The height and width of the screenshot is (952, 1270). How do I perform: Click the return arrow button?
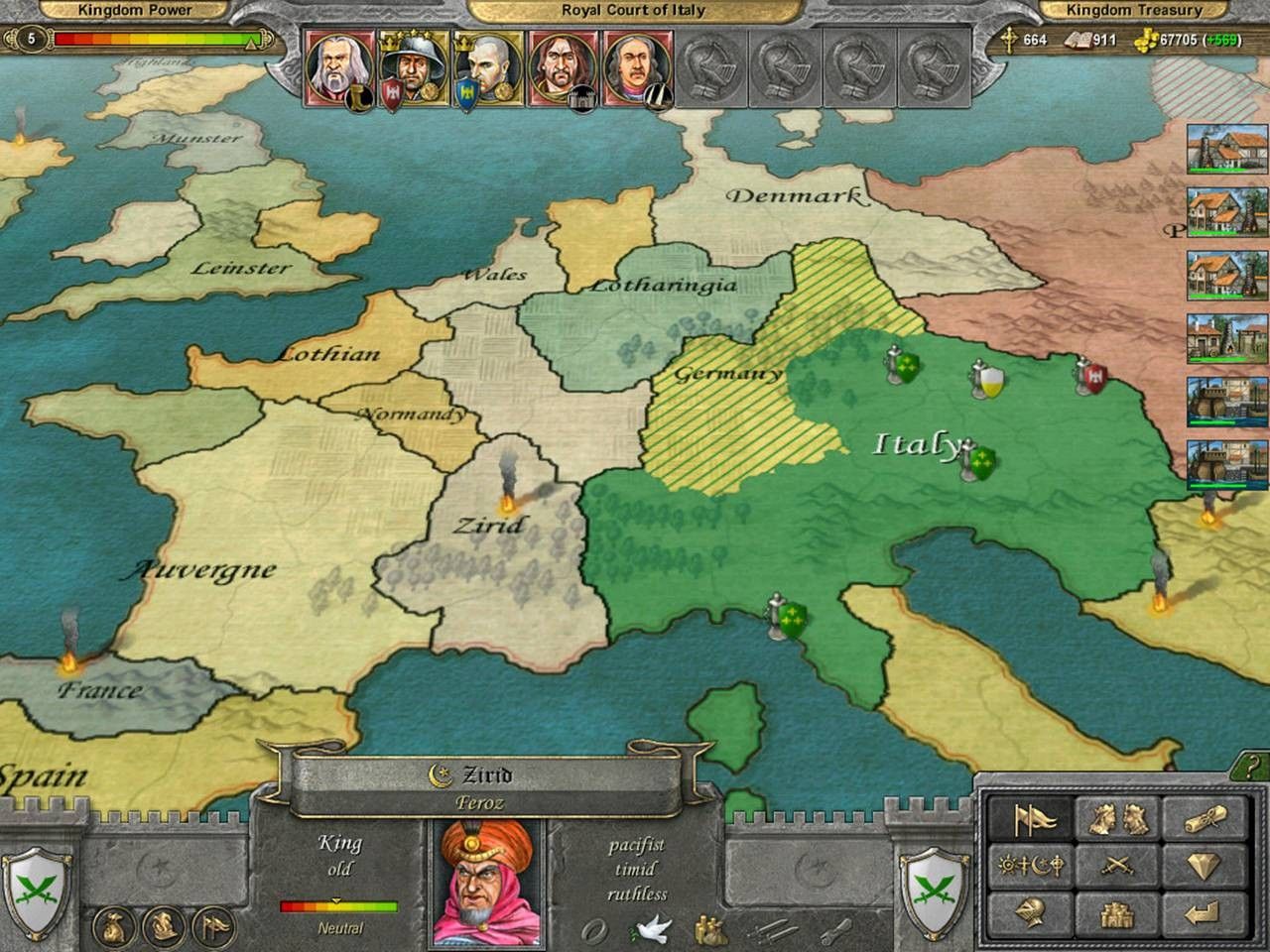[1204, 911]
